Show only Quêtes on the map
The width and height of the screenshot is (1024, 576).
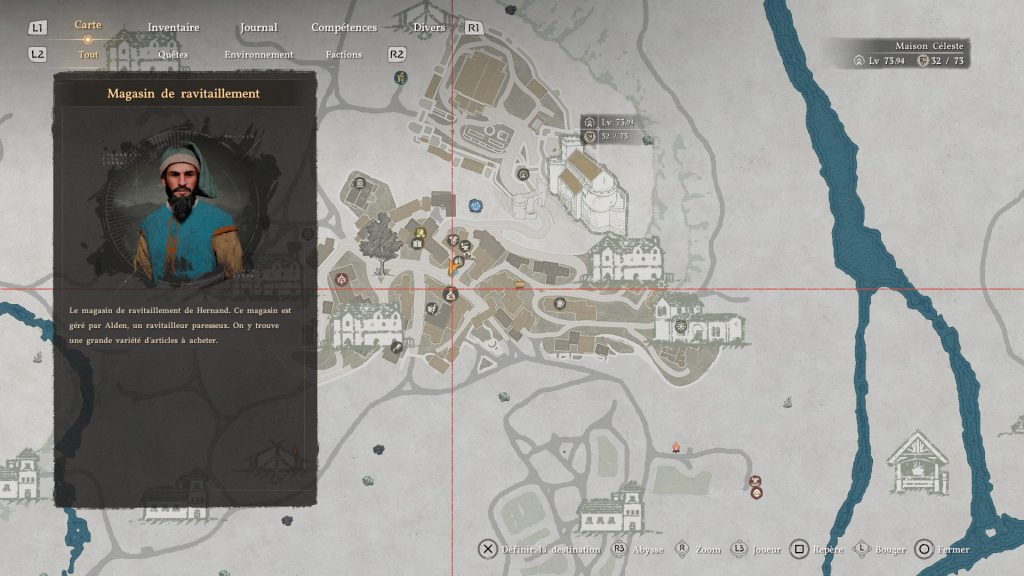point(173,55)
